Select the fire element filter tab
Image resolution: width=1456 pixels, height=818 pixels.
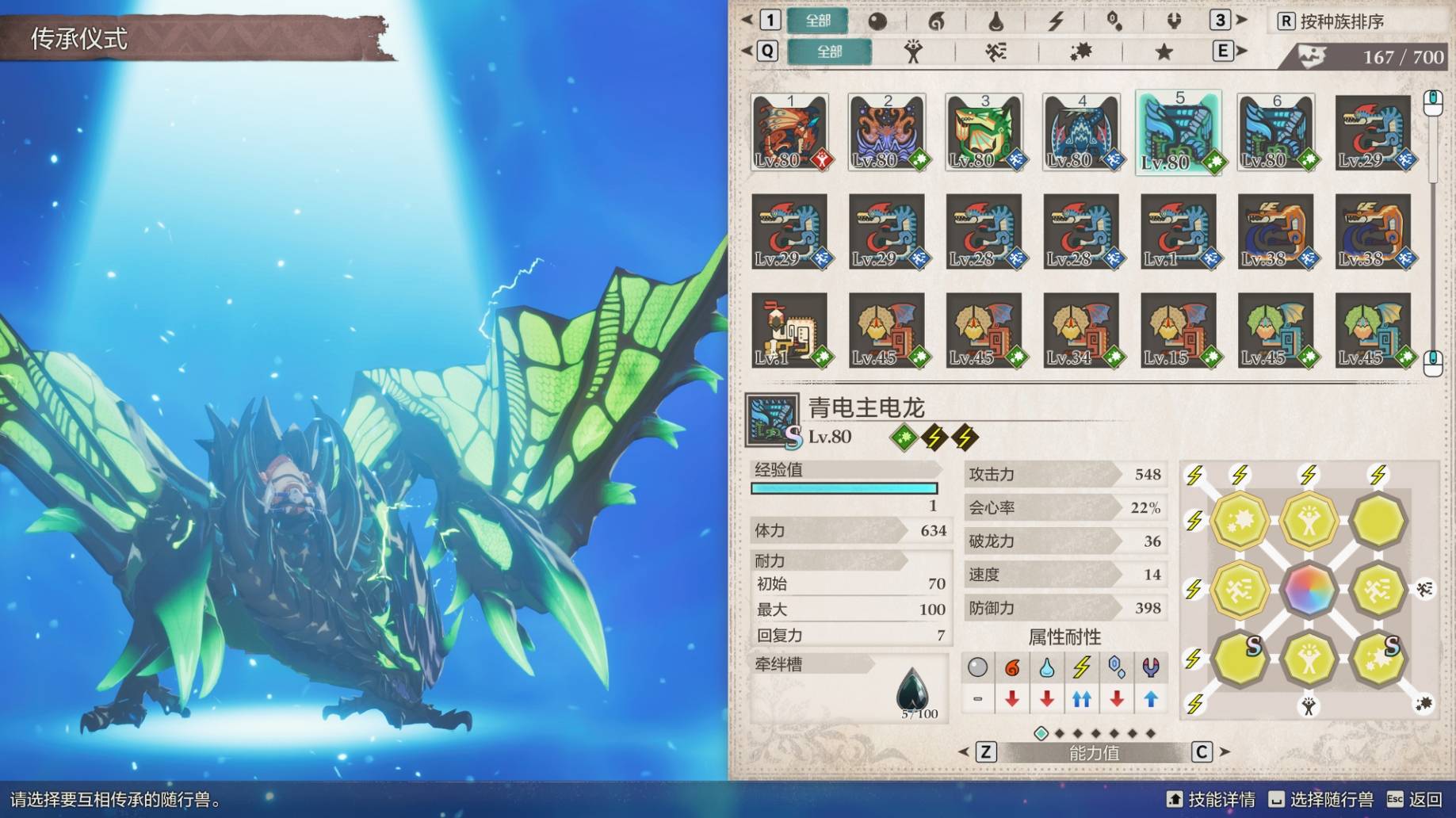(x=936, y=21)
